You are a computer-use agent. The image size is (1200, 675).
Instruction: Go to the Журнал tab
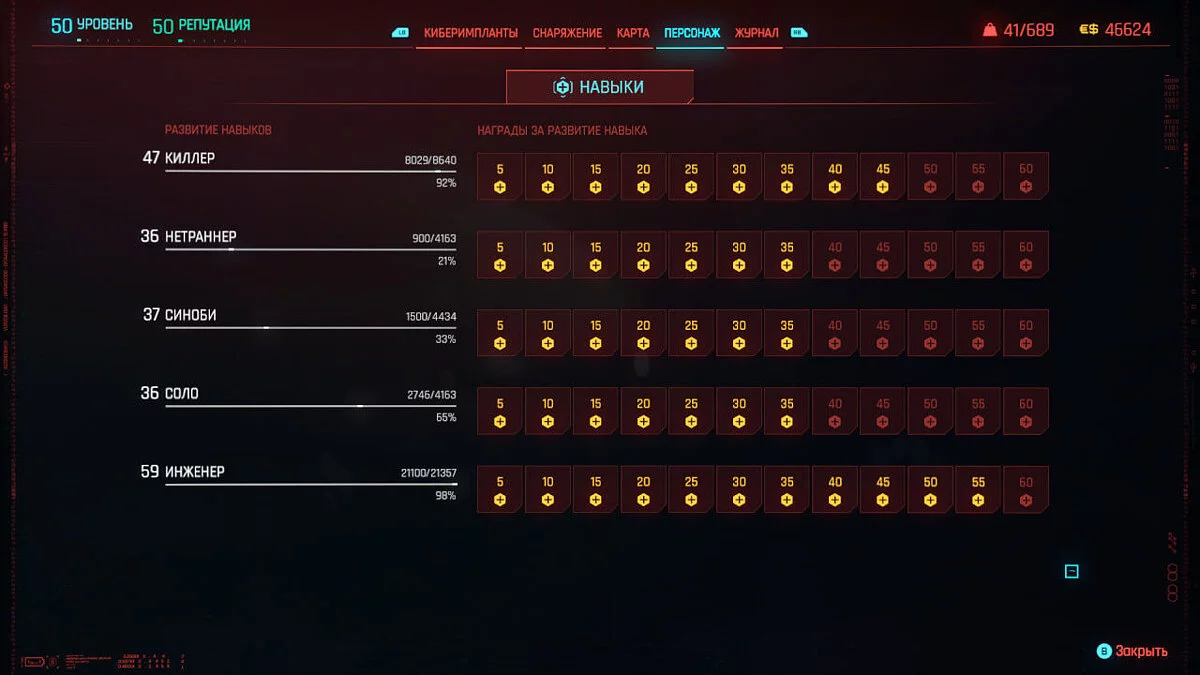(x=756, y=33)
